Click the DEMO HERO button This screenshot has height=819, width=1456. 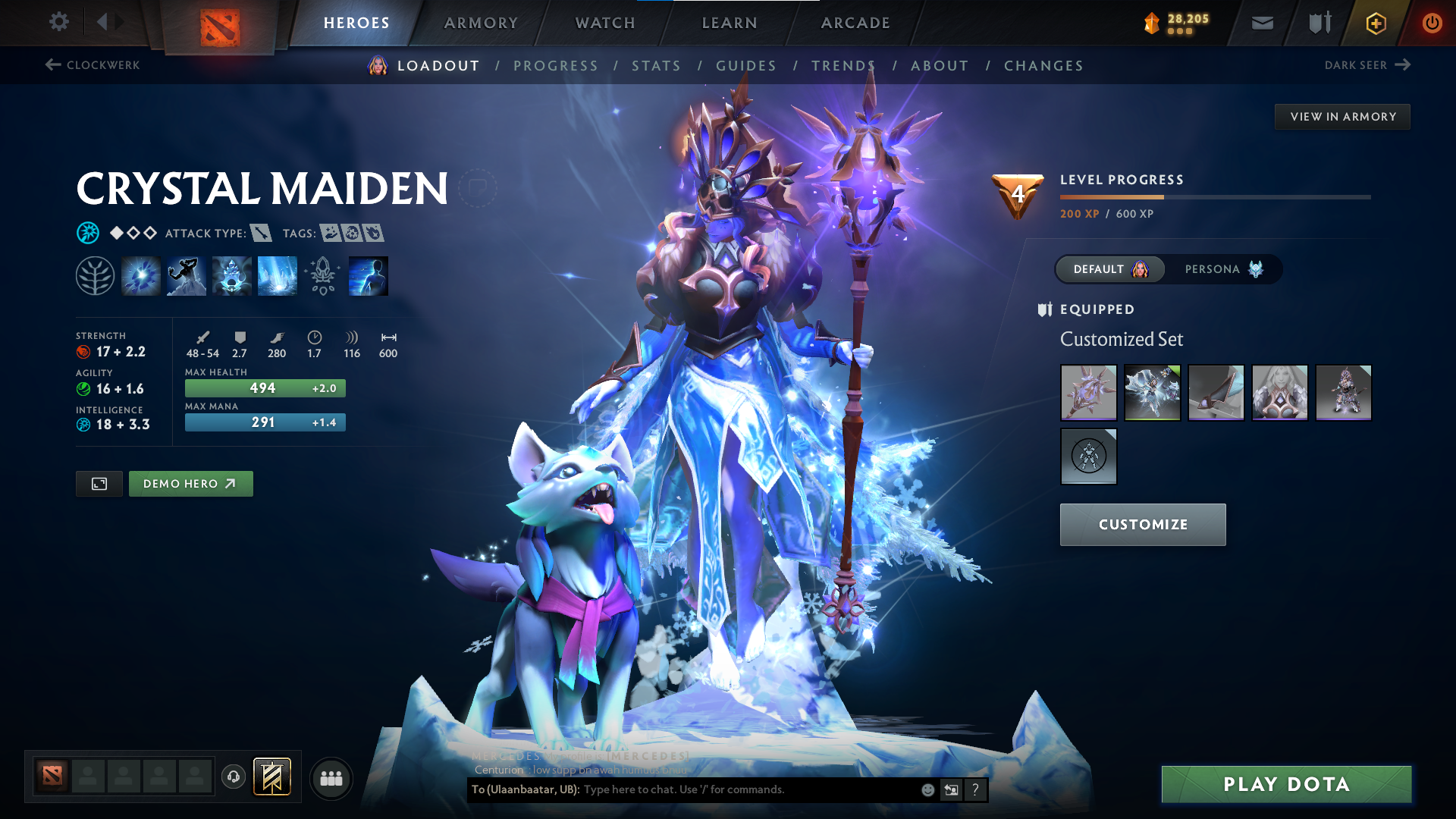pos(190,483)
